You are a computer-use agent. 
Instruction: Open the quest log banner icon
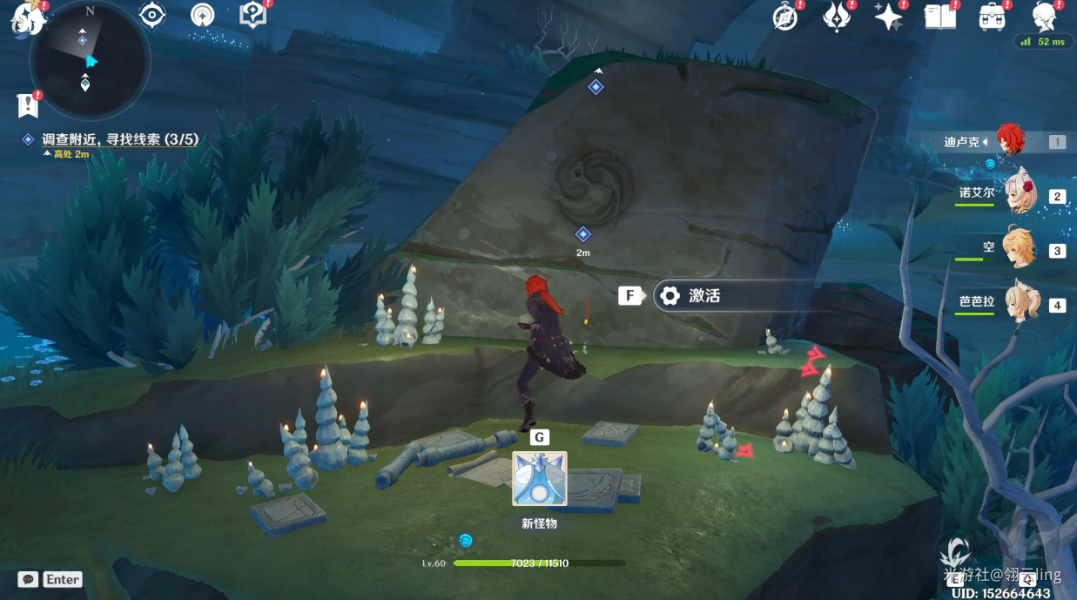(x=27, y=104)
